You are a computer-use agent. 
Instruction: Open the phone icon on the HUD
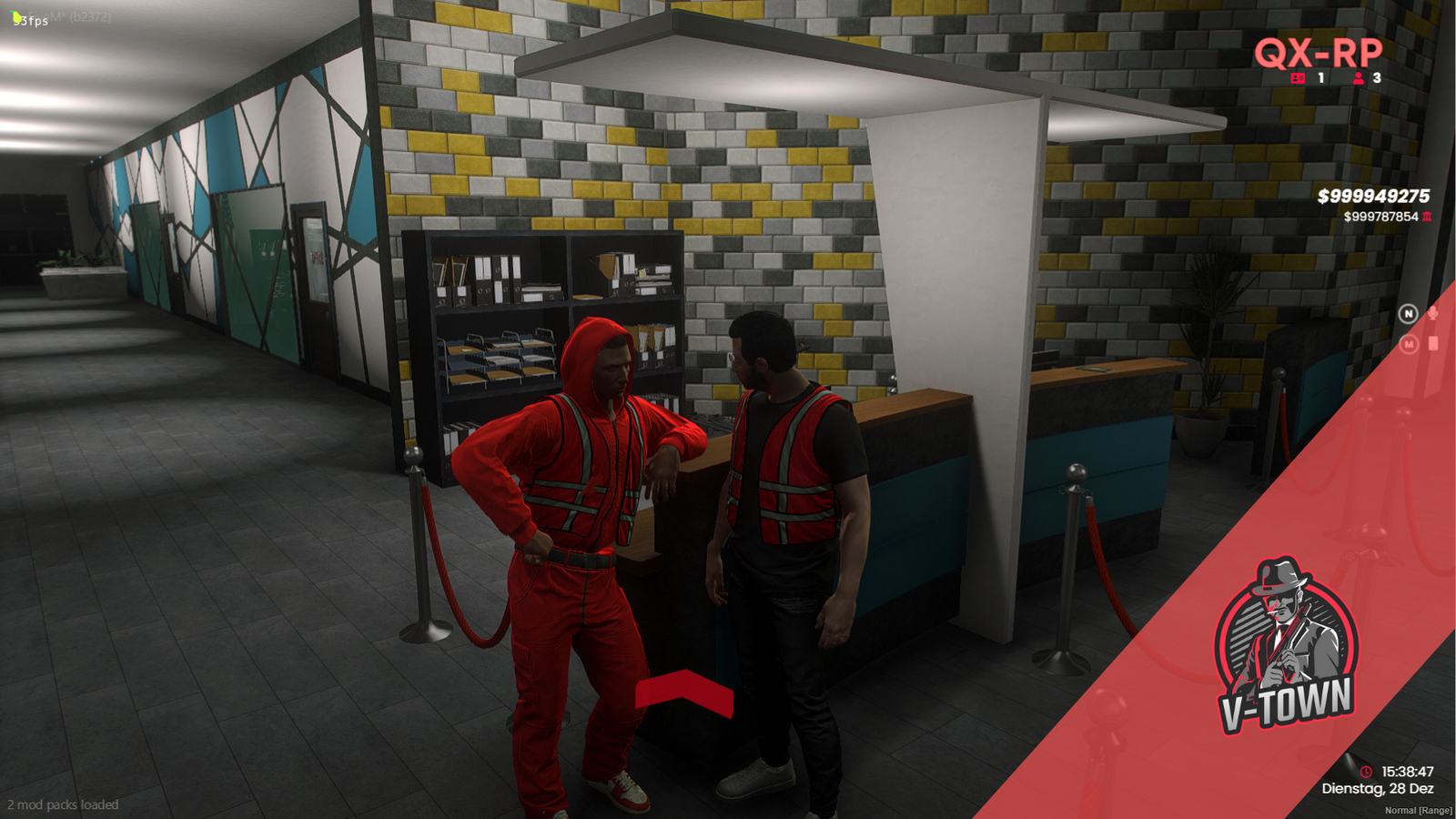(1432, 343)
